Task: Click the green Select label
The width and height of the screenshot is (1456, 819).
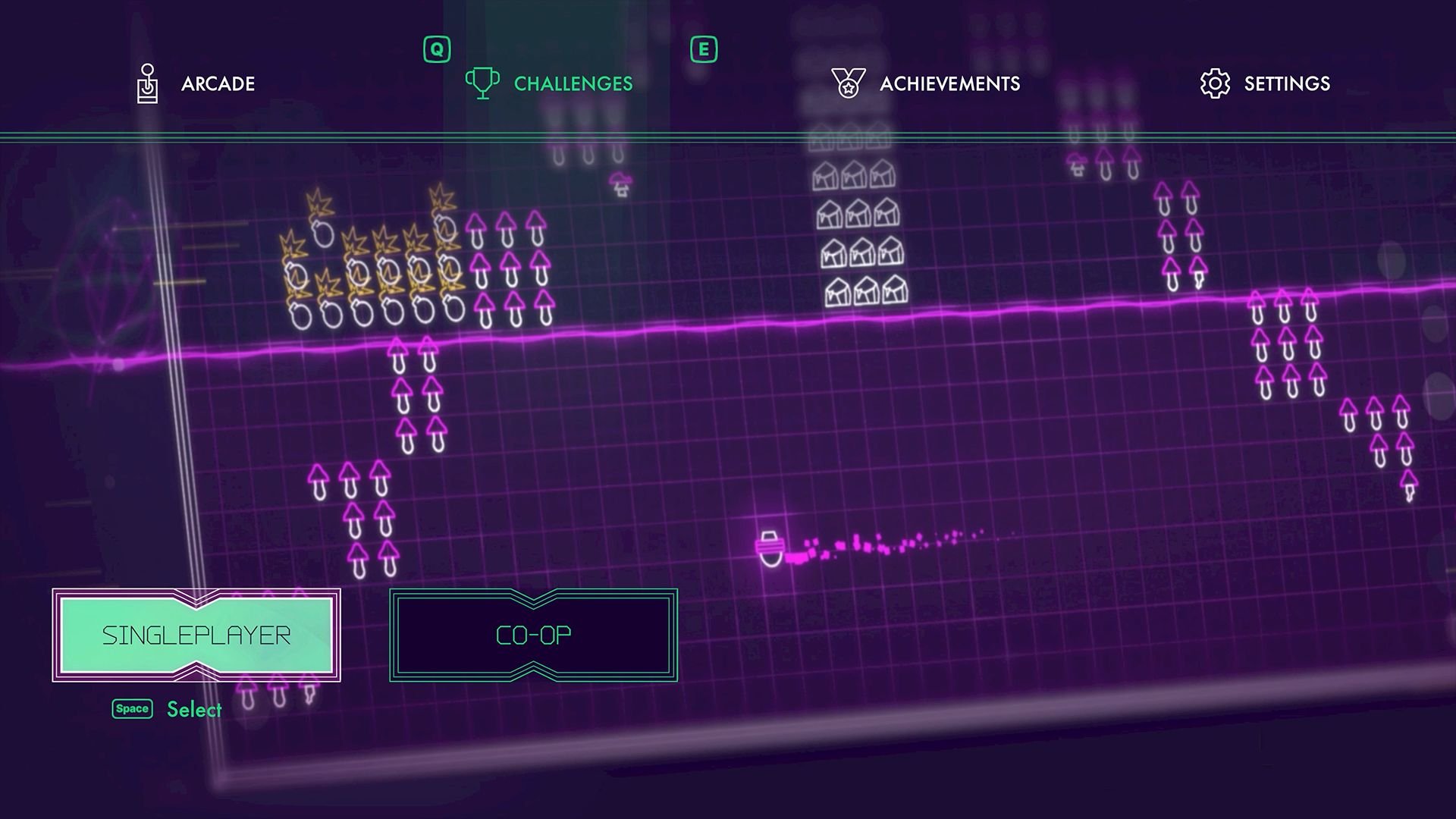Action: 194,708
